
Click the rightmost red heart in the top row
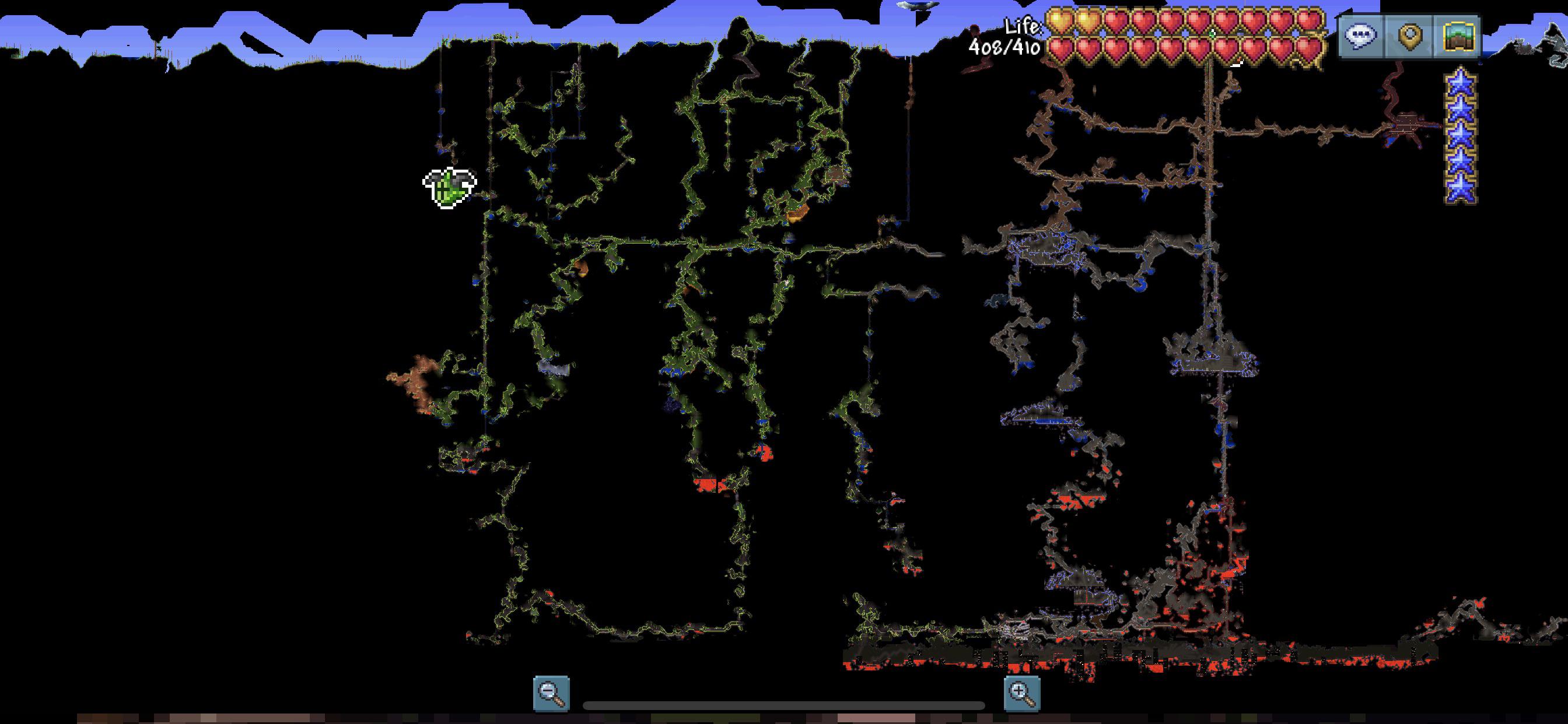1310,20
